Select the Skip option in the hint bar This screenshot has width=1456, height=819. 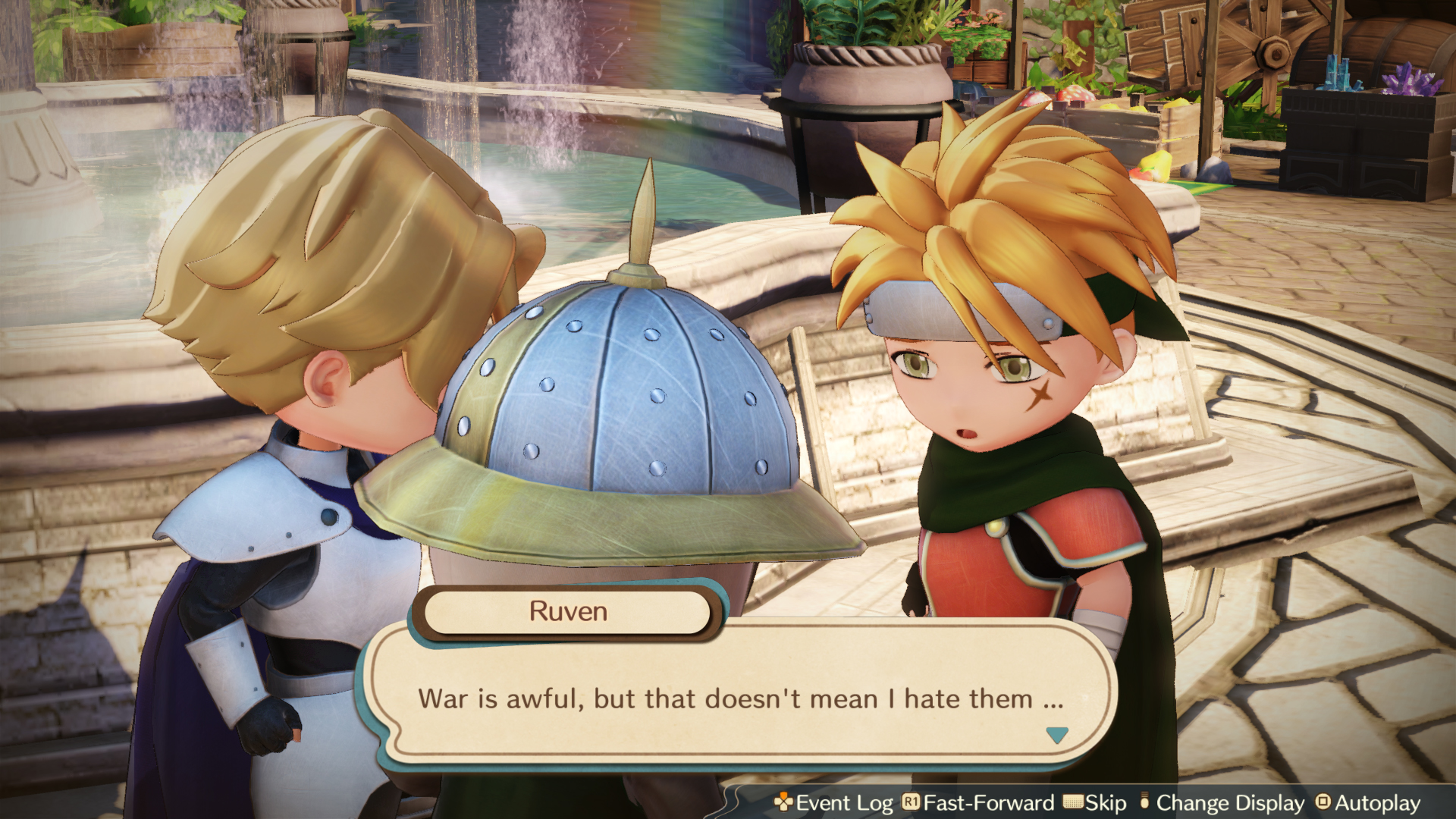pos(1106,803)
